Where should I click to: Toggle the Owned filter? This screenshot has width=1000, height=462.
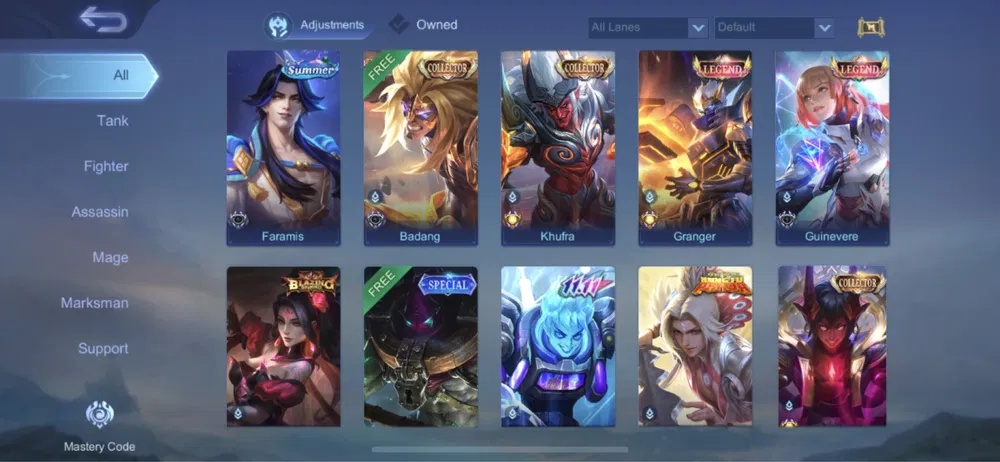click(x=424, y=25)
